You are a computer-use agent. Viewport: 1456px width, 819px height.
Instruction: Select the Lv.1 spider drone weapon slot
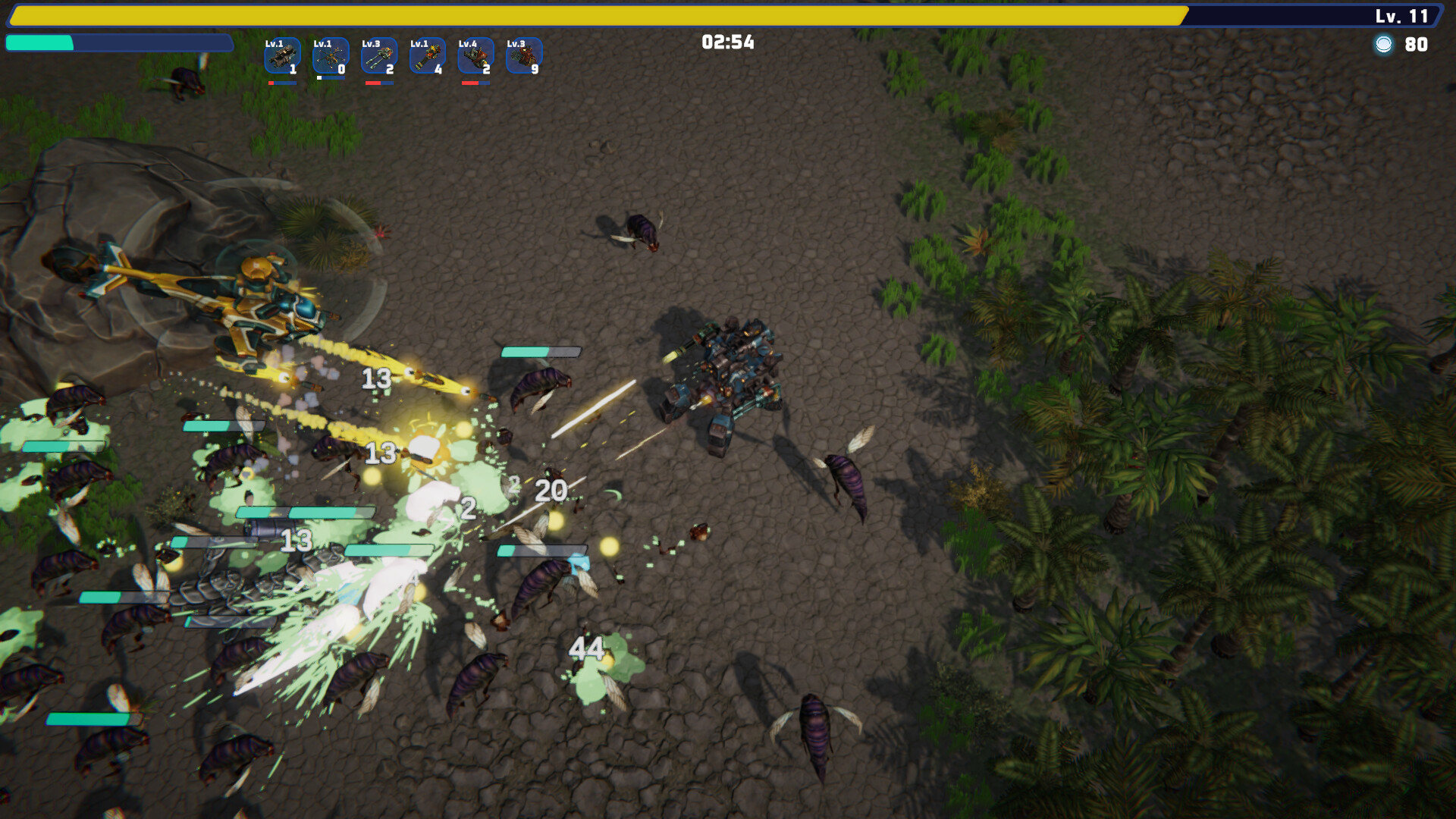click(x=330, y=57)
